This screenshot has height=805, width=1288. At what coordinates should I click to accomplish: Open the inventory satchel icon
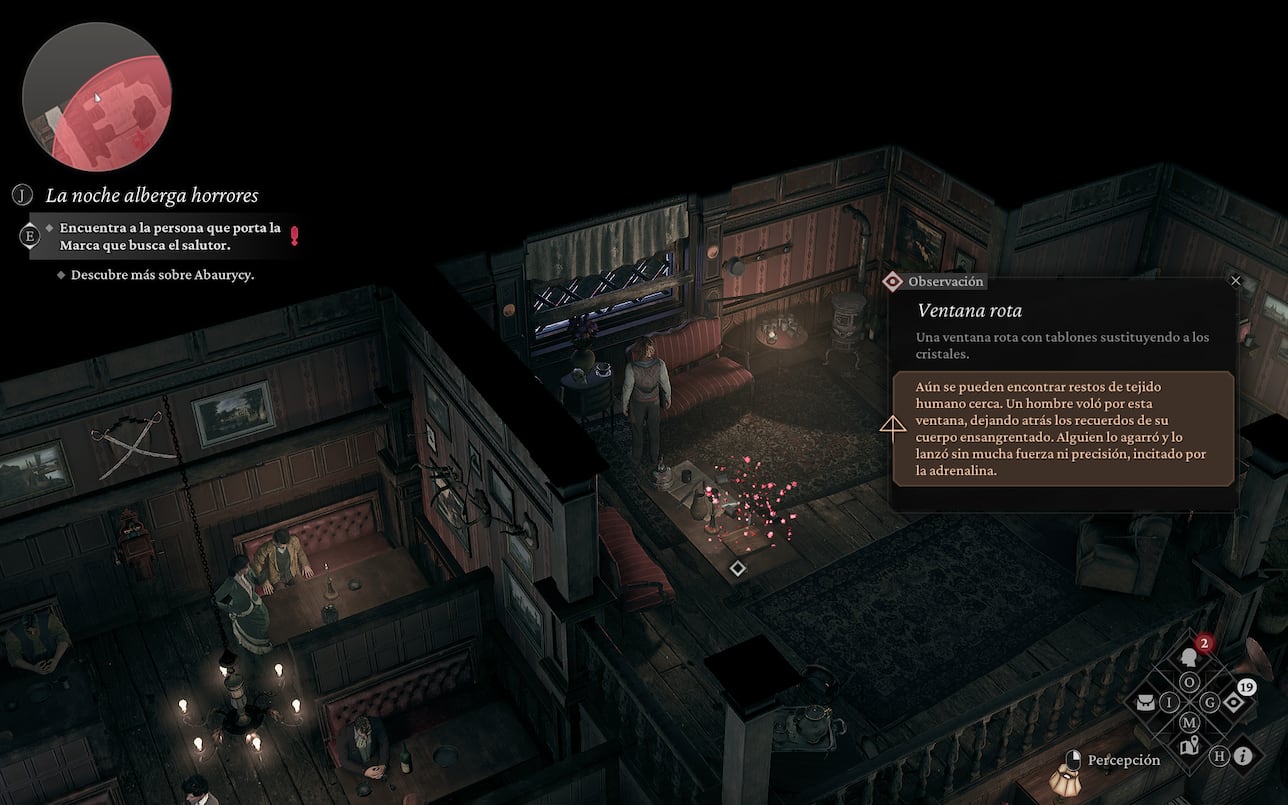(1146, 702)
